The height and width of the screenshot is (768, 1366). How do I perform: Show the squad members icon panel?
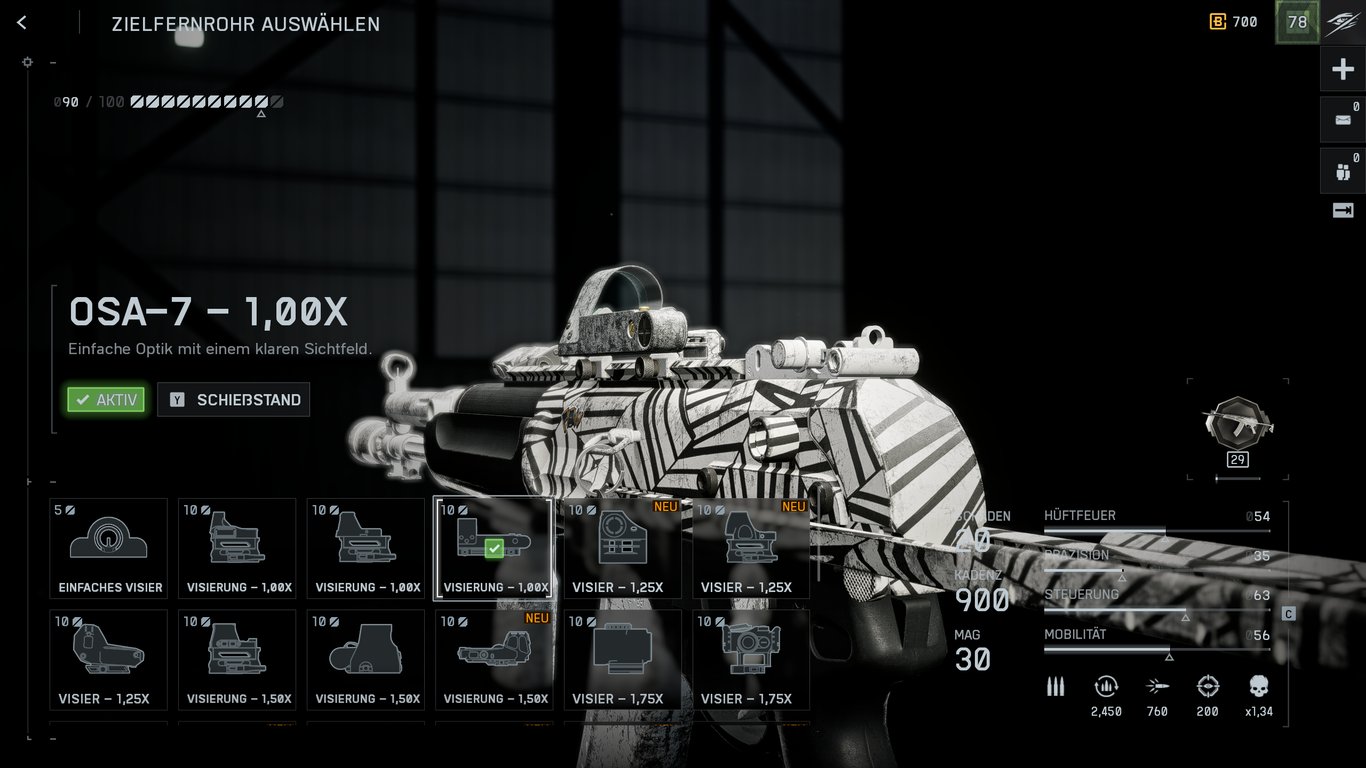1343,171
